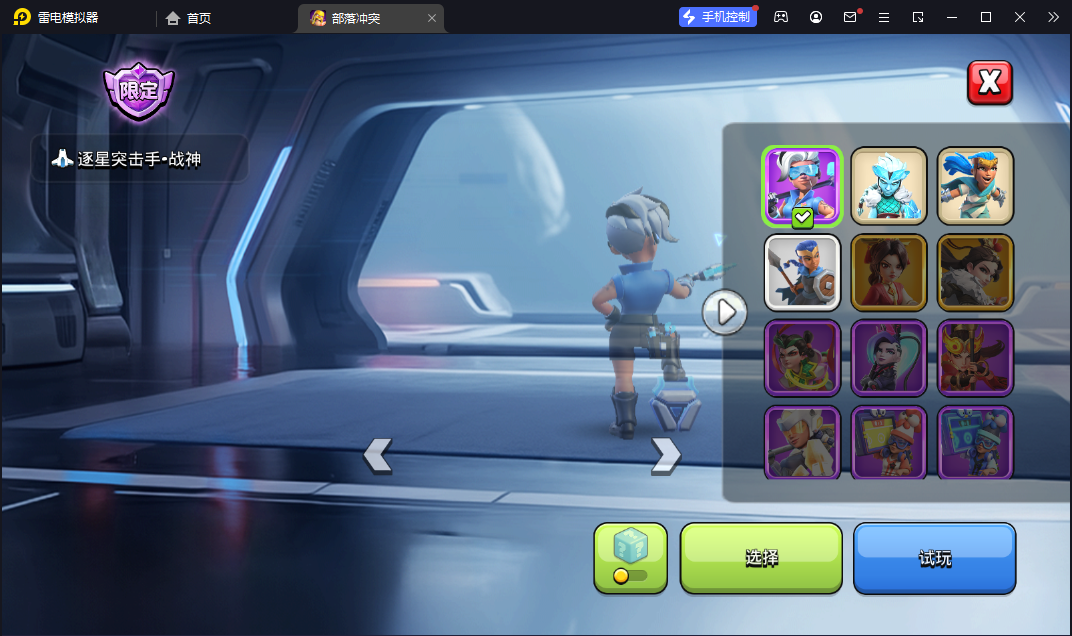Show the next skin with right arrow
1072x636 pixels.
(x=665, y=455)
